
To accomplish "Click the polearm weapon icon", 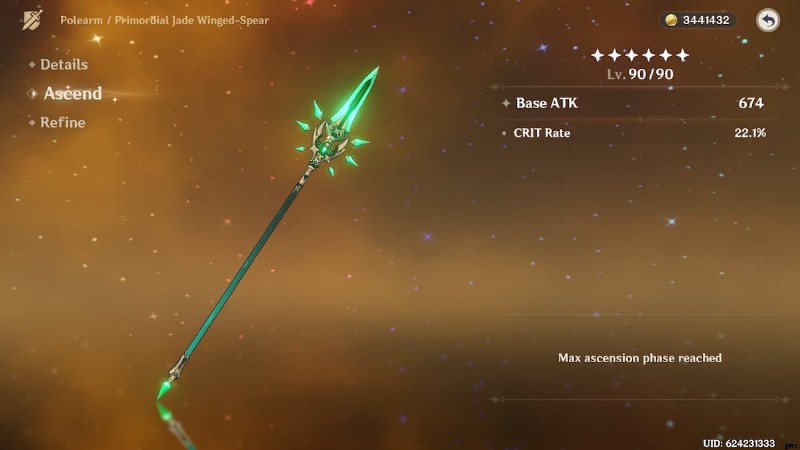I will coord(33,20).
